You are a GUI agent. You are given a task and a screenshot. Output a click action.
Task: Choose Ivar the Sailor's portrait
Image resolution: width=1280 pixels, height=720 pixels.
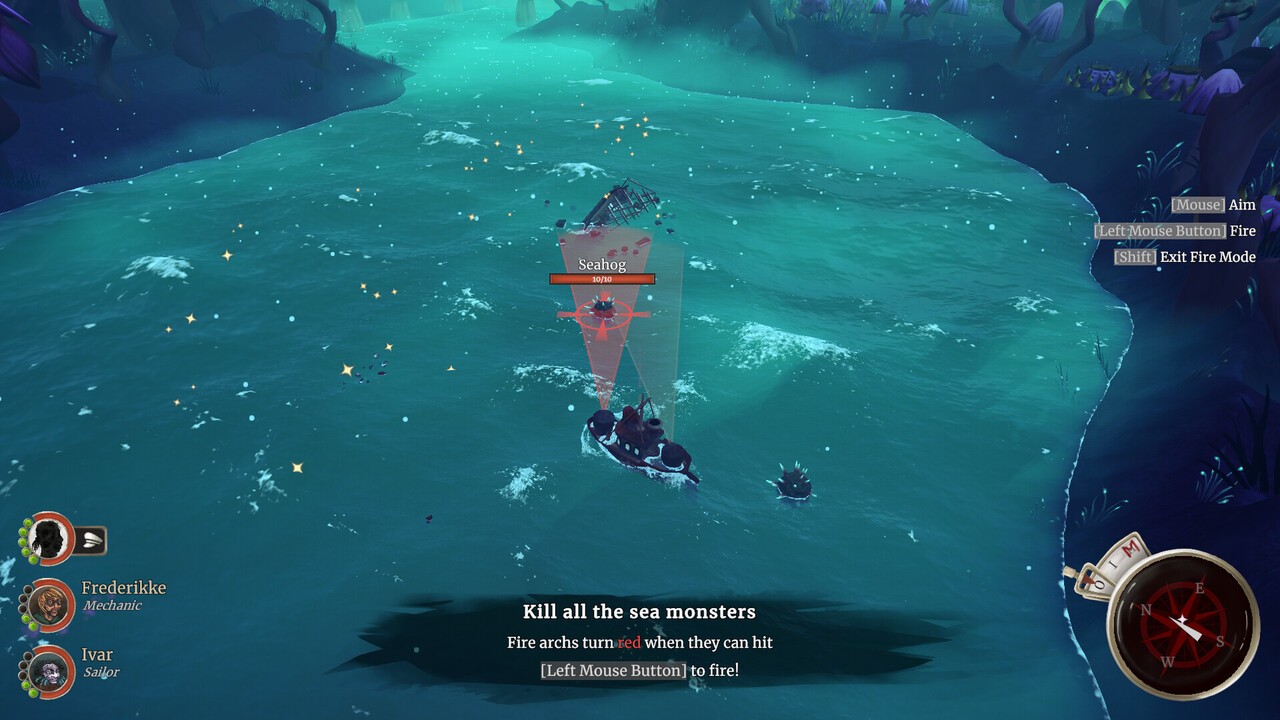49,671
